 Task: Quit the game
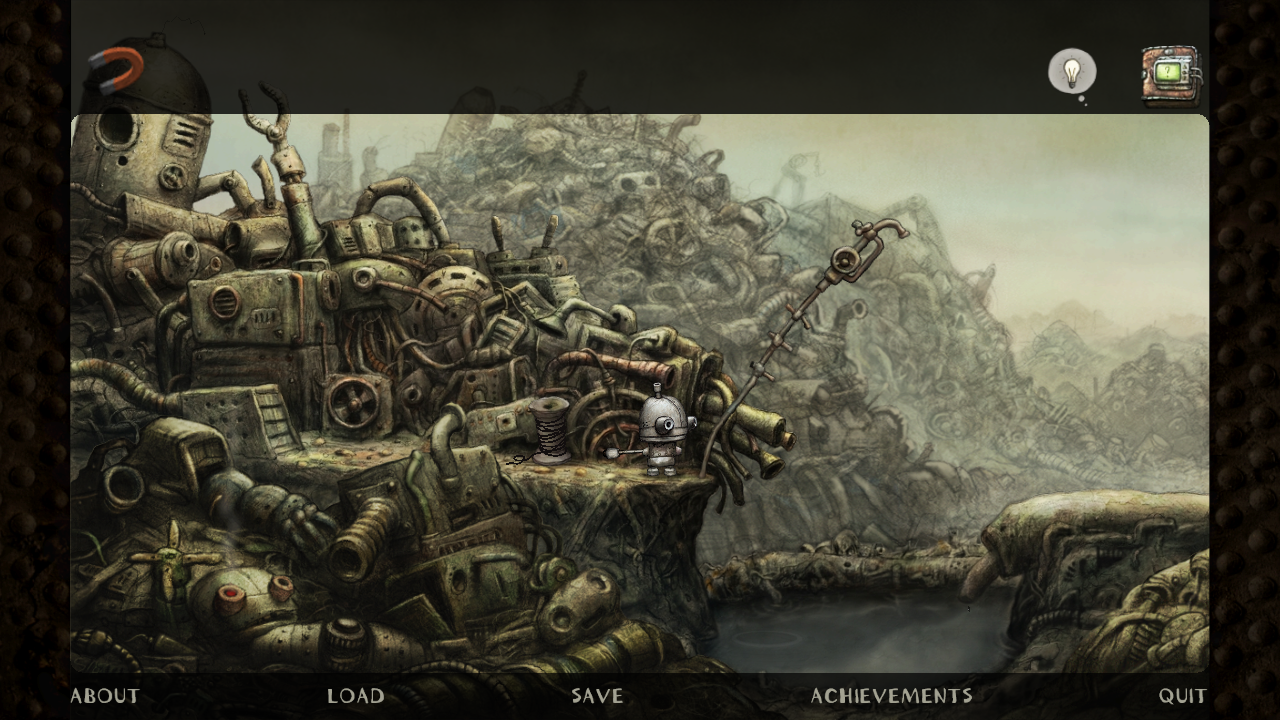[1182, 696]
